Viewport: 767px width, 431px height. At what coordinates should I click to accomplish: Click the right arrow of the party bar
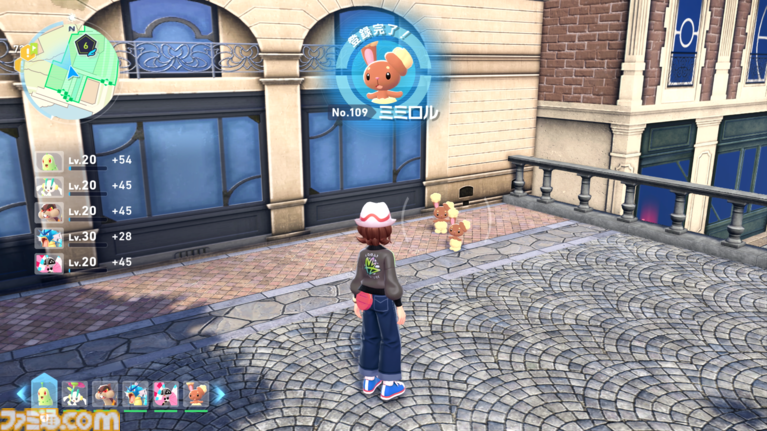click(220, 394)
